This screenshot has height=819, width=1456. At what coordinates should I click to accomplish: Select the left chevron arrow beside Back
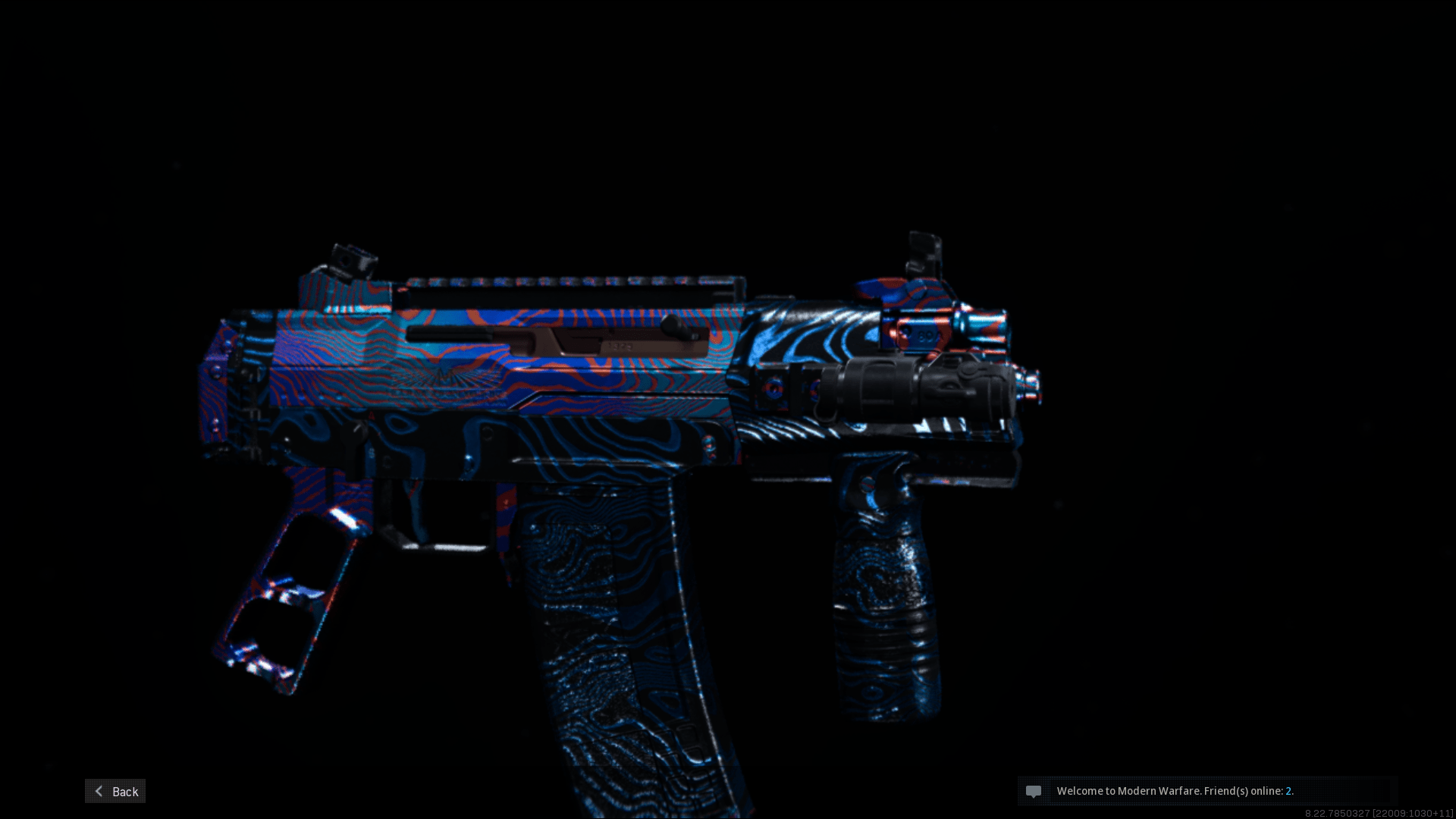click(x=98, y=791)
